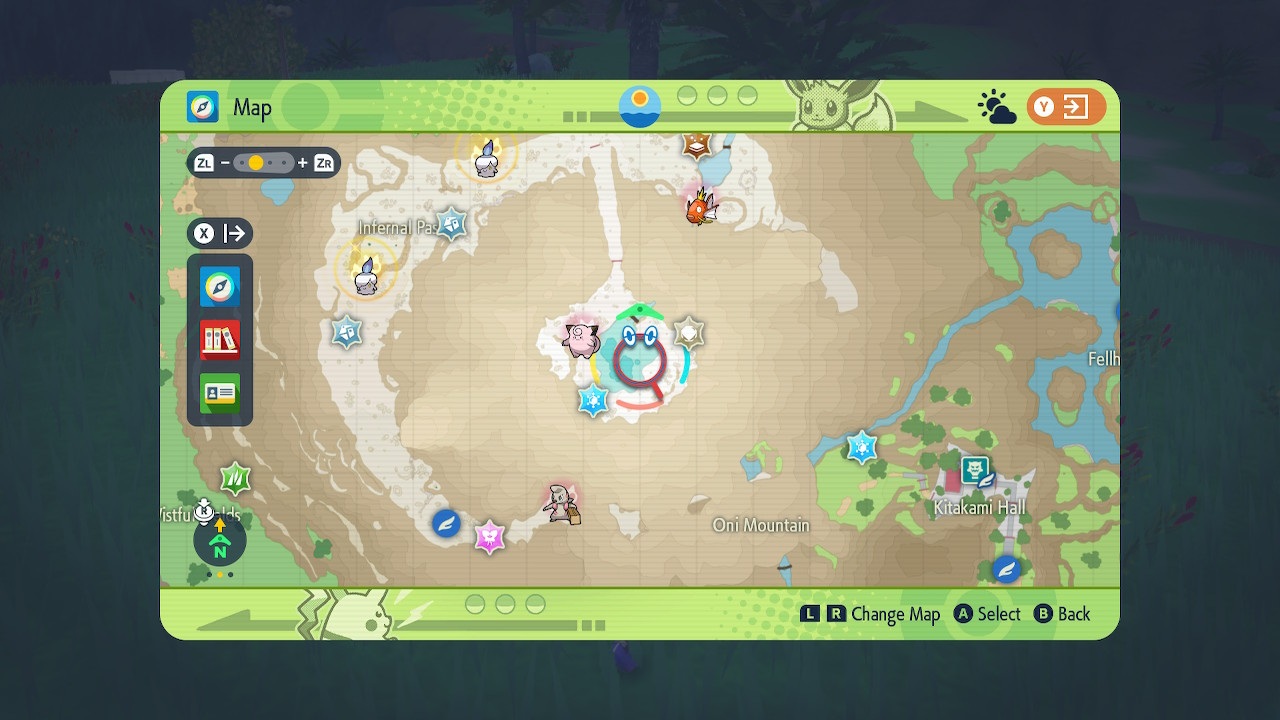Select the pink watchtower star marker

(x=490, y=535)
